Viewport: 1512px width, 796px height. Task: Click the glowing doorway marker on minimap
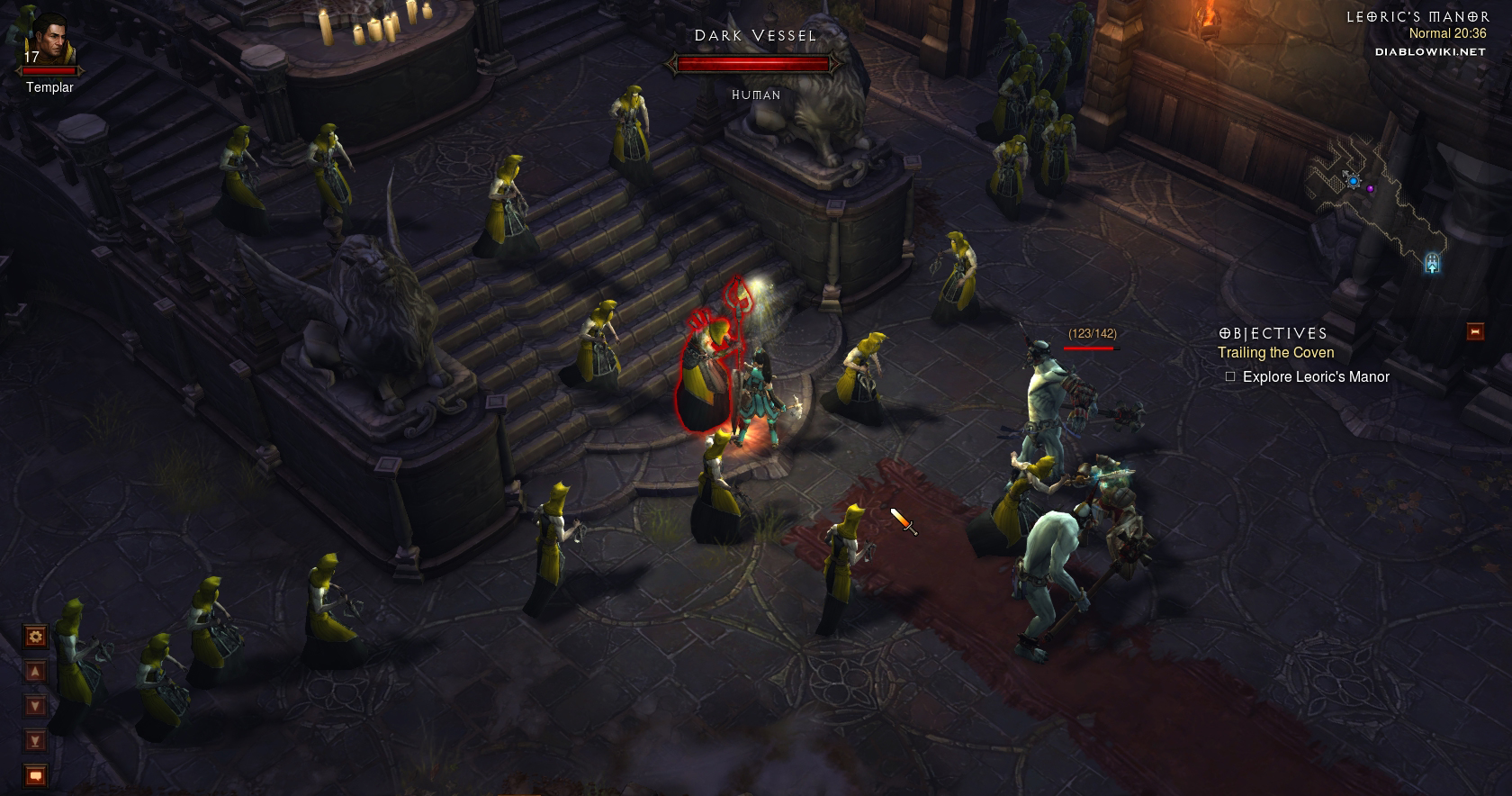click(1432, 263)
